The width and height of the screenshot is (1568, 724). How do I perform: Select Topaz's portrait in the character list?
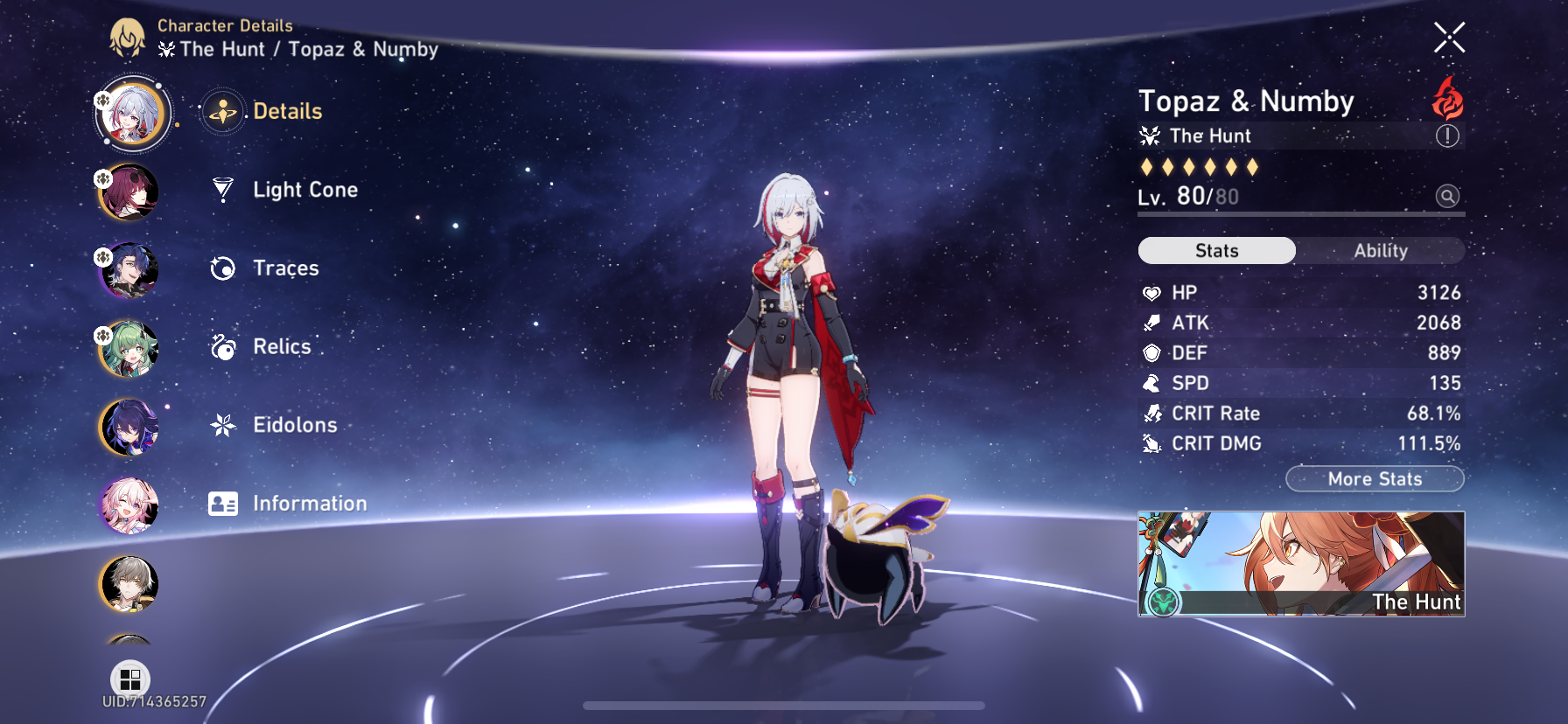tap(131, 114)
